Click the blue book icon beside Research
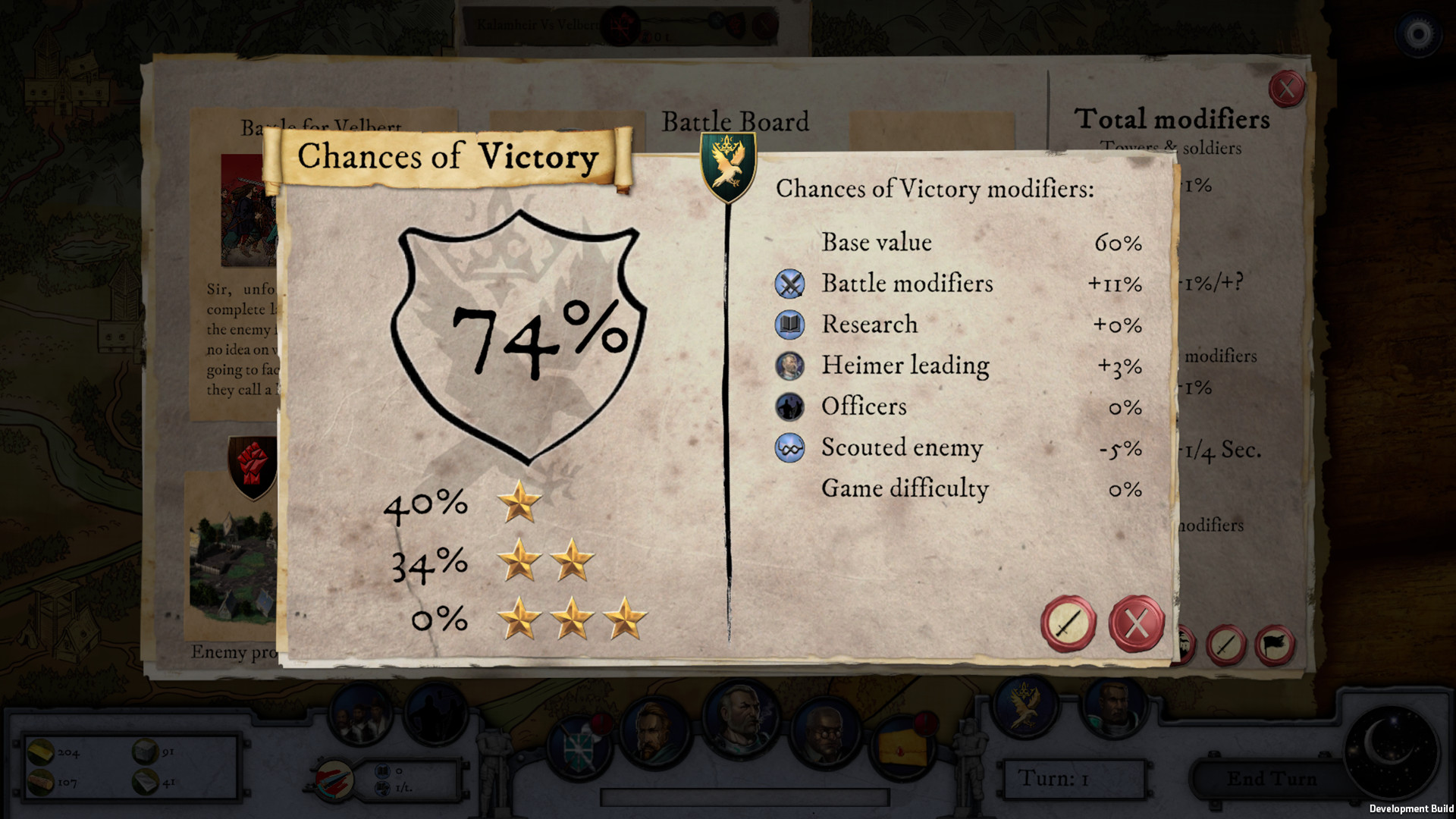The width and height of the screenshot is (1456, 819). coord(789,325)
